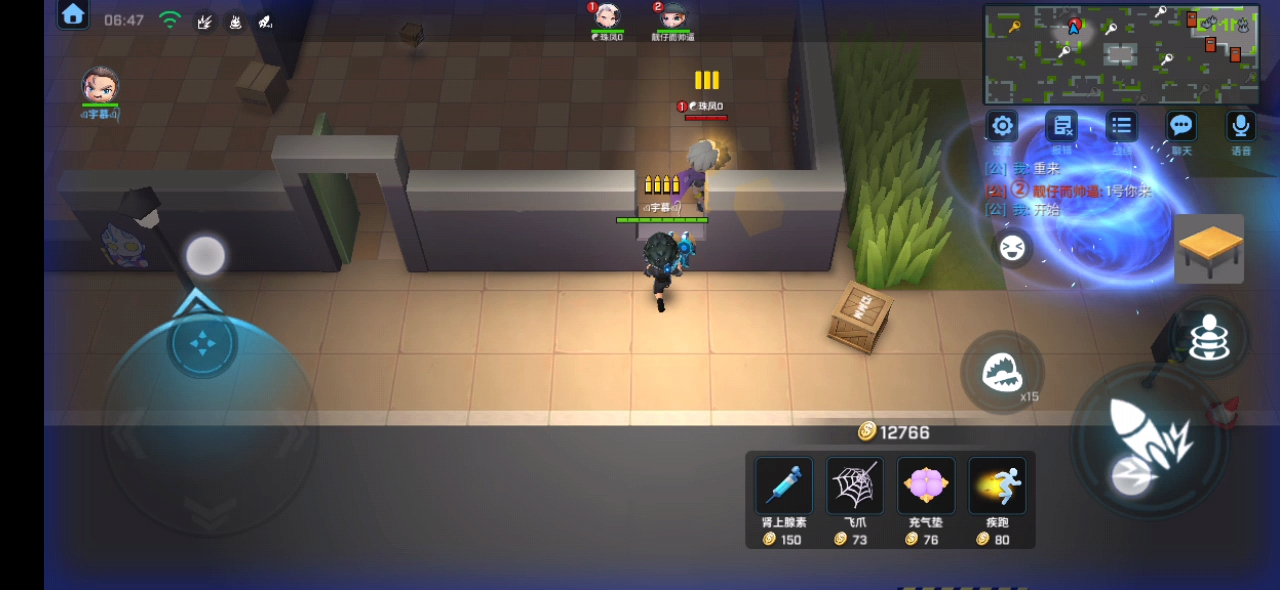Tap the crosshair movement joystick center
Viewport: 1280px width, 590px height.
tap(203, 345)
